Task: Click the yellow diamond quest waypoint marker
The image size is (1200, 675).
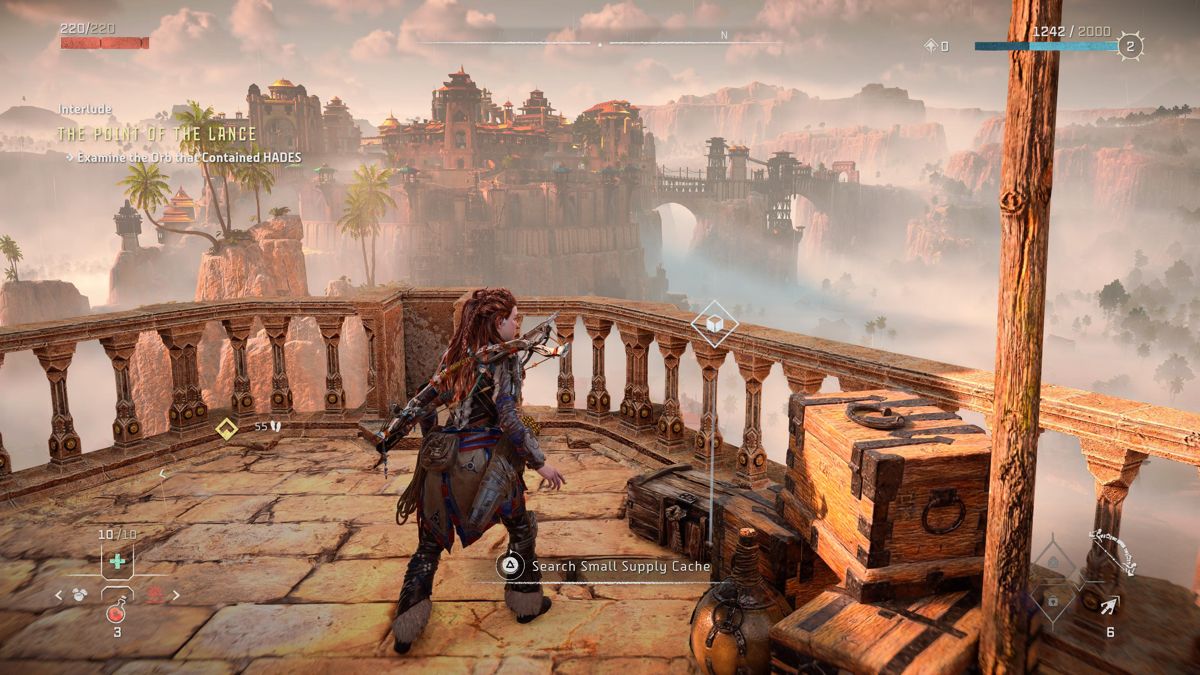Action: pyautogui.click(x=227, y=428)
